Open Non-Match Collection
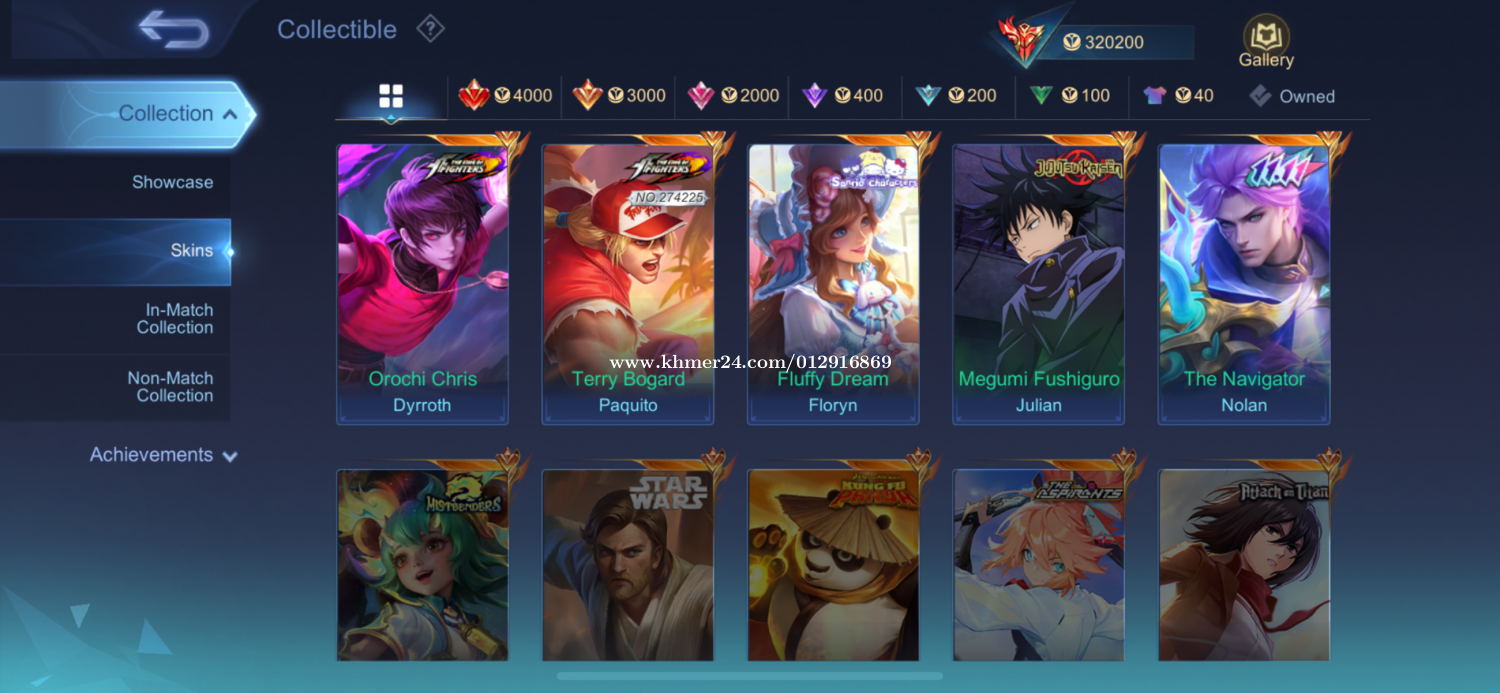1500x693 pixels. (170, 387)
